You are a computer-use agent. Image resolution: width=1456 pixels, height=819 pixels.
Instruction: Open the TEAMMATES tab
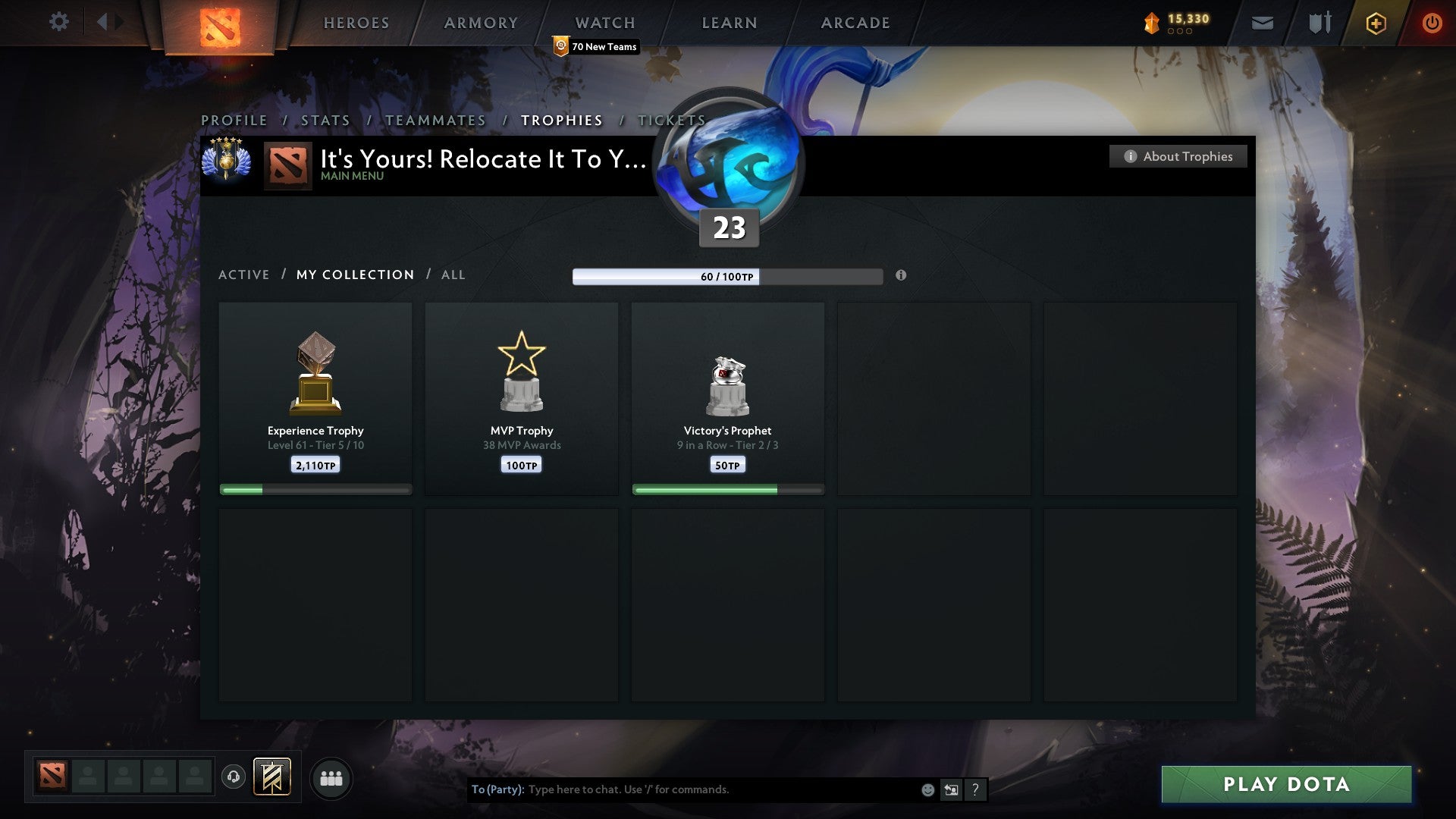tap(435, 121)
